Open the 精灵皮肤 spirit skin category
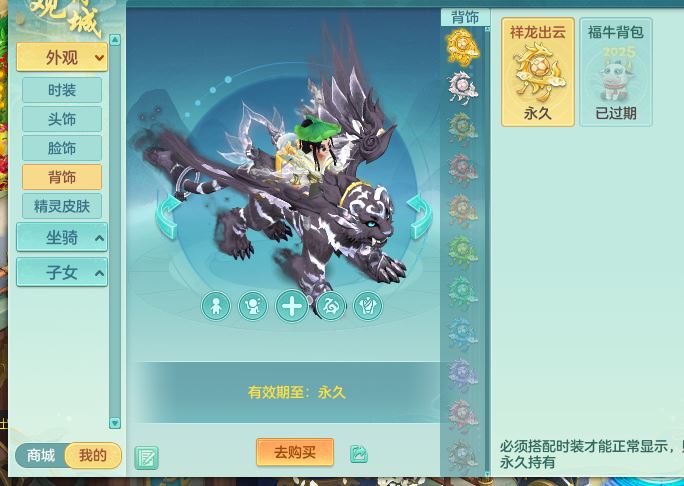Image resolution: width=684 pixels, height=486 pixels. pos(62,206)
